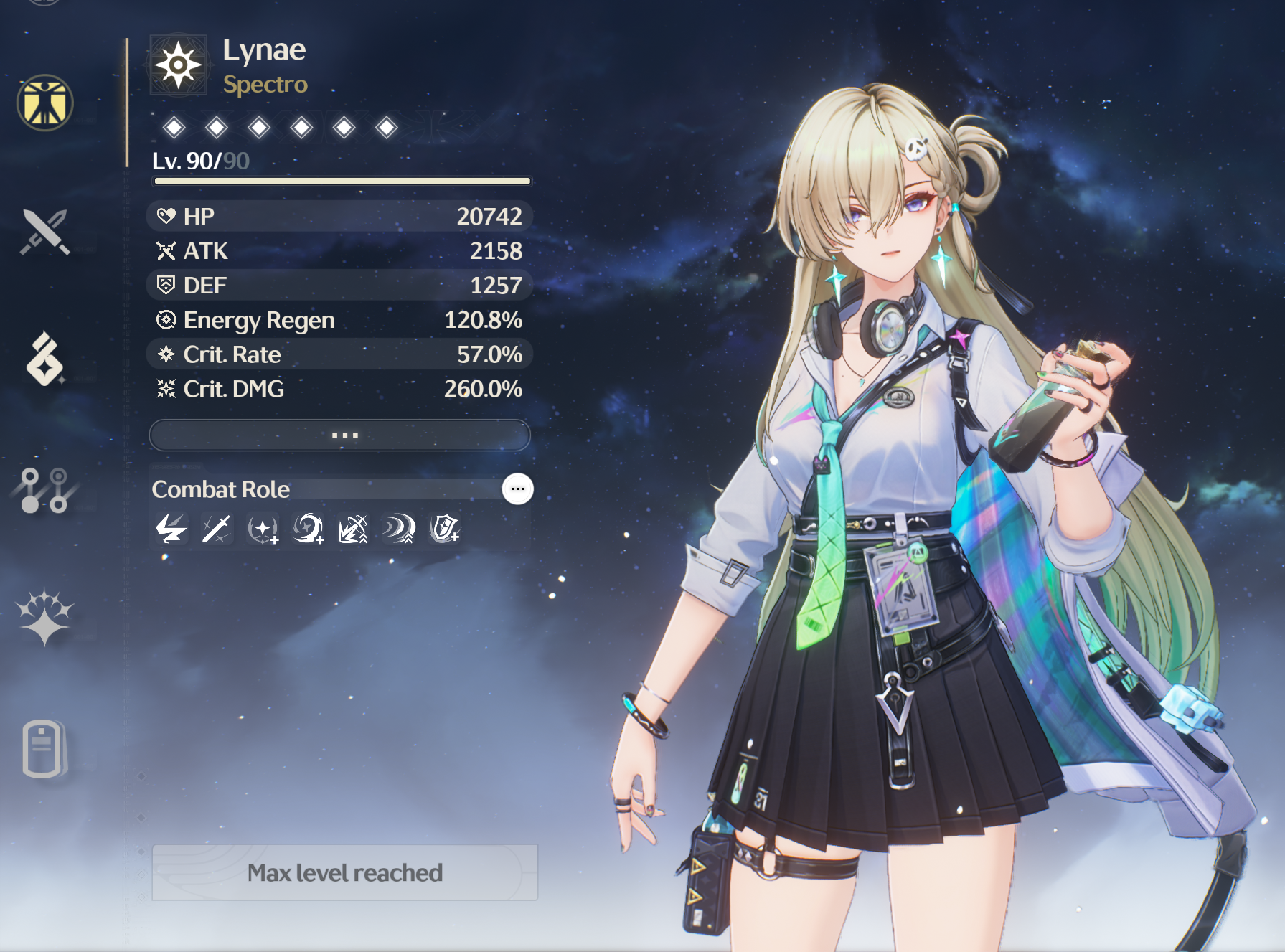Select the Spectro element sun icon
The height and width of the screenshot is (952, 1285).
pyautogui.click(x=179, y=65)
